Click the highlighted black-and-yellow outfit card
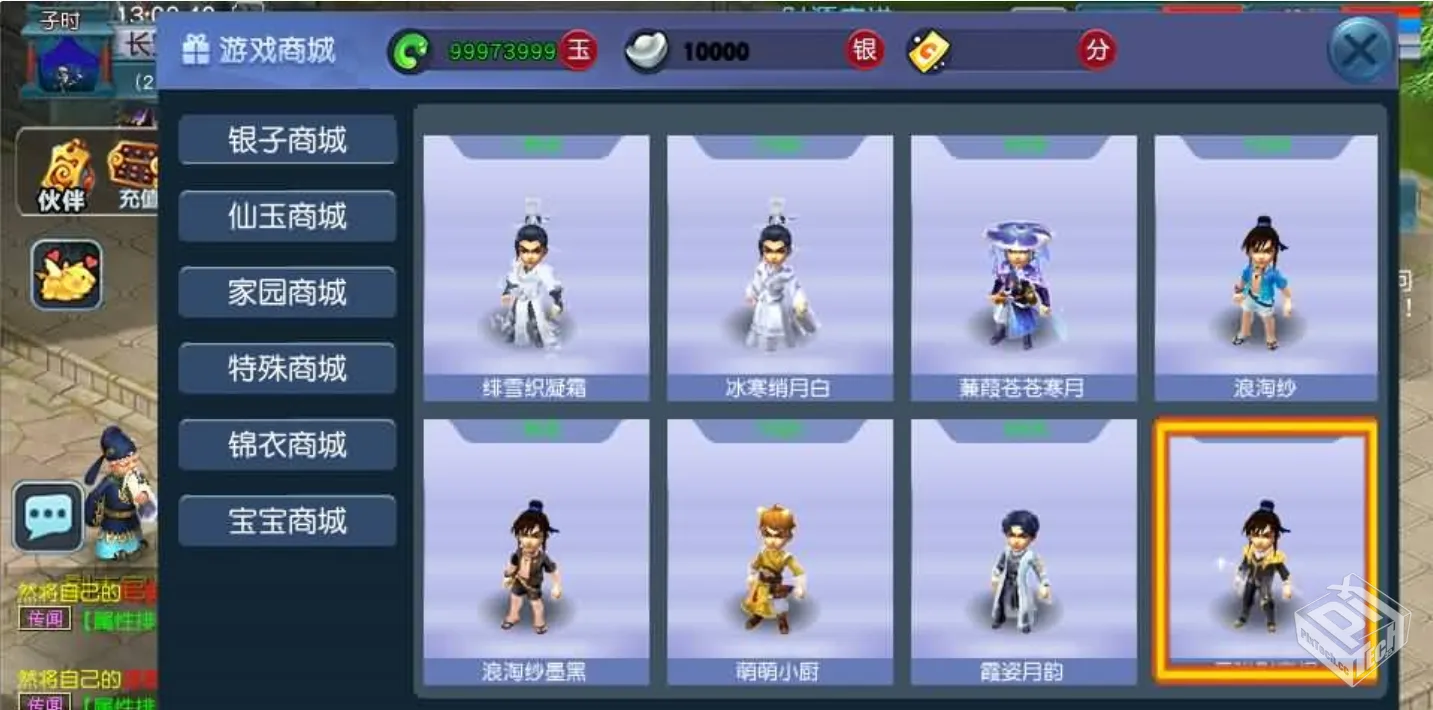The width and height of the screenshot is (1433, 710). click(1266, 552)
